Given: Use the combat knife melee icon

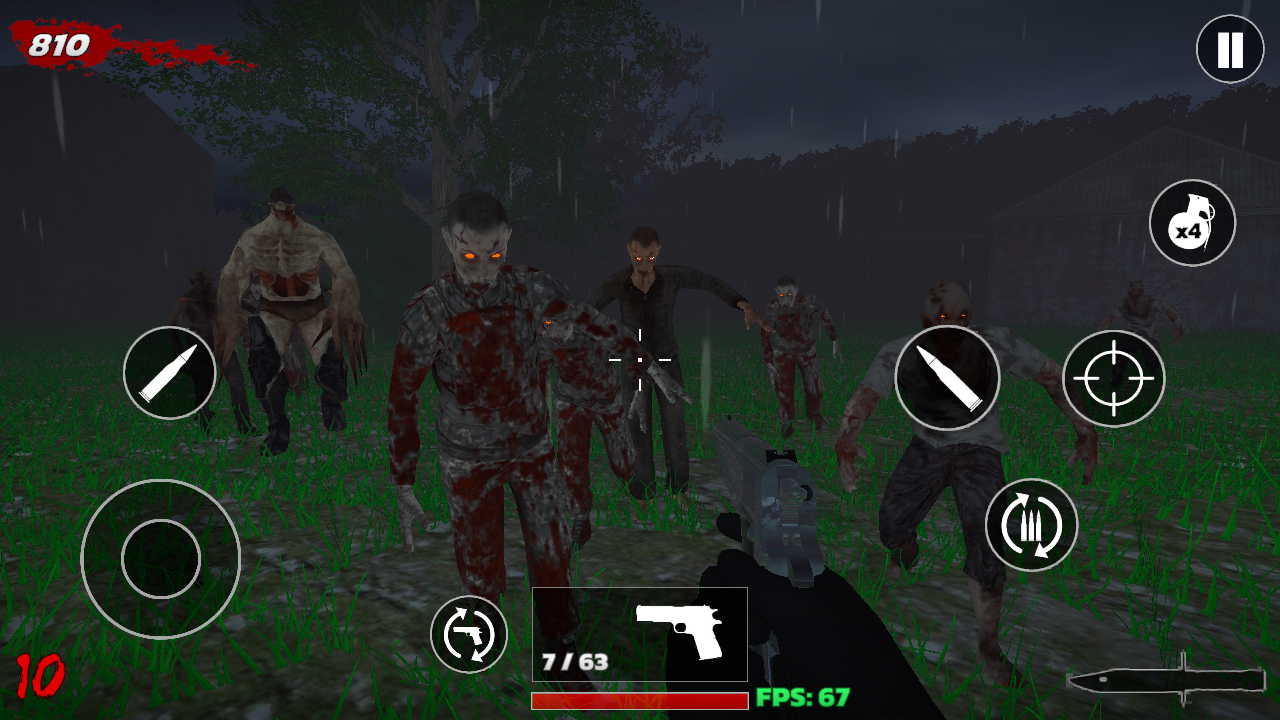Looking at the screenshot, I should [1166, 679].
